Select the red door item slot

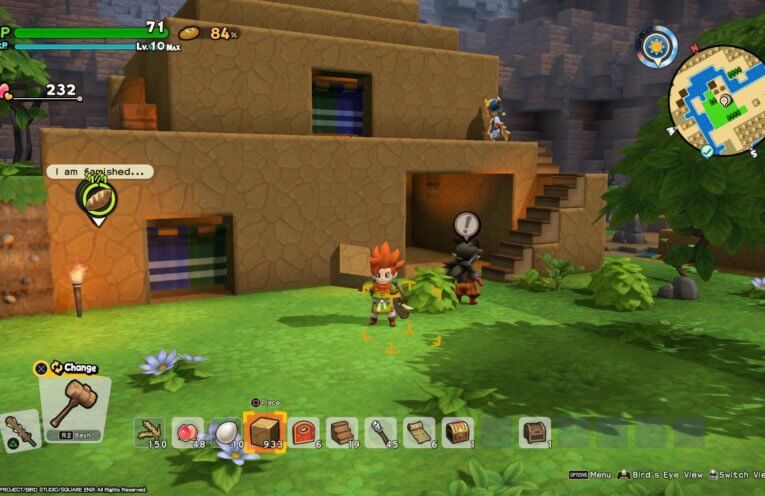click(x=304, y=432)
